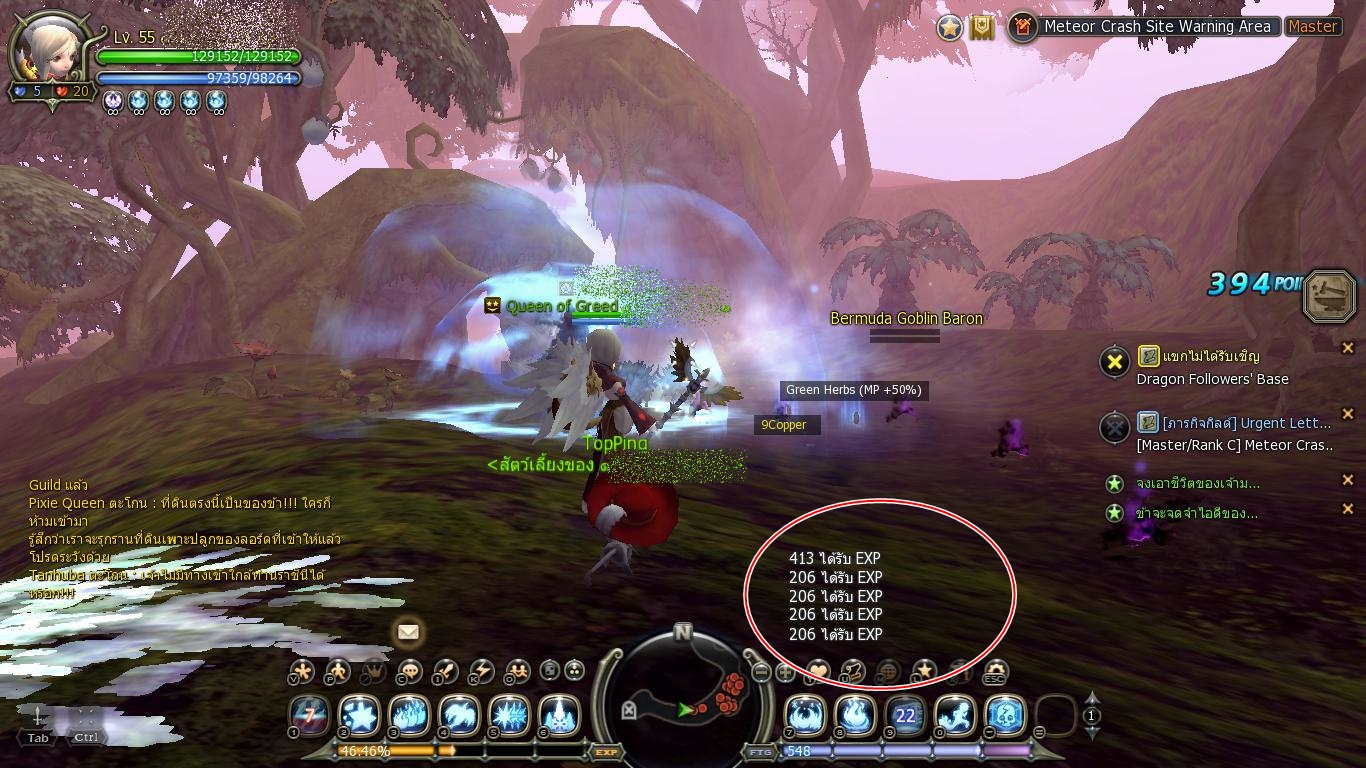Viewport: 1366px width, 768px height.
Task: Open the ESC gear system menu
Action: [995, 671]
